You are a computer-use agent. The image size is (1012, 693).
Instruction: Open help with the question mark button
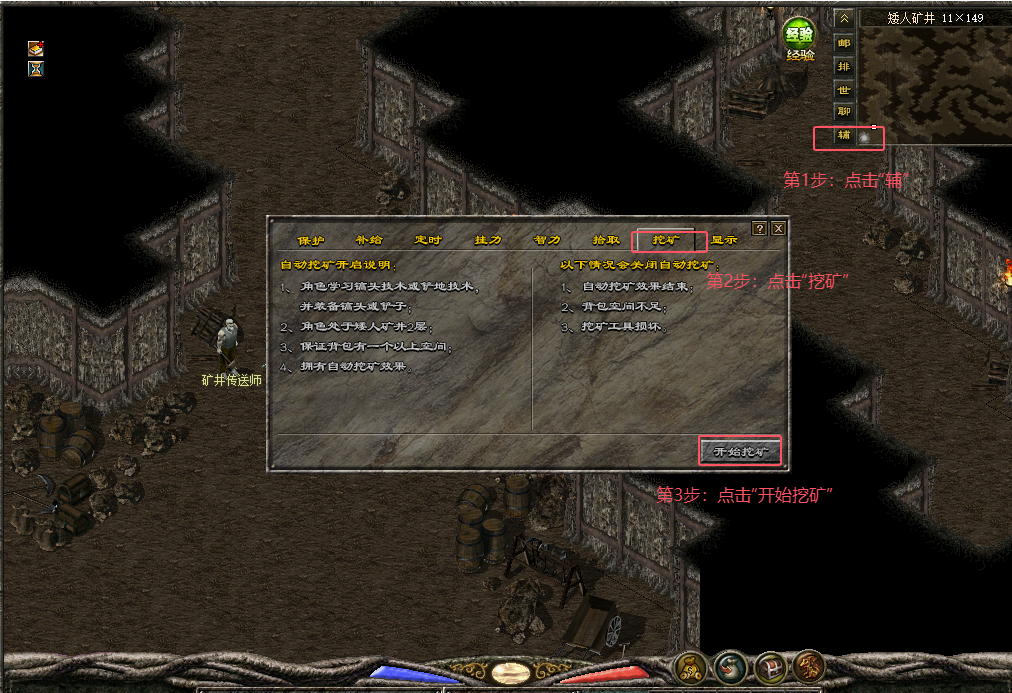tap(759, 228)
